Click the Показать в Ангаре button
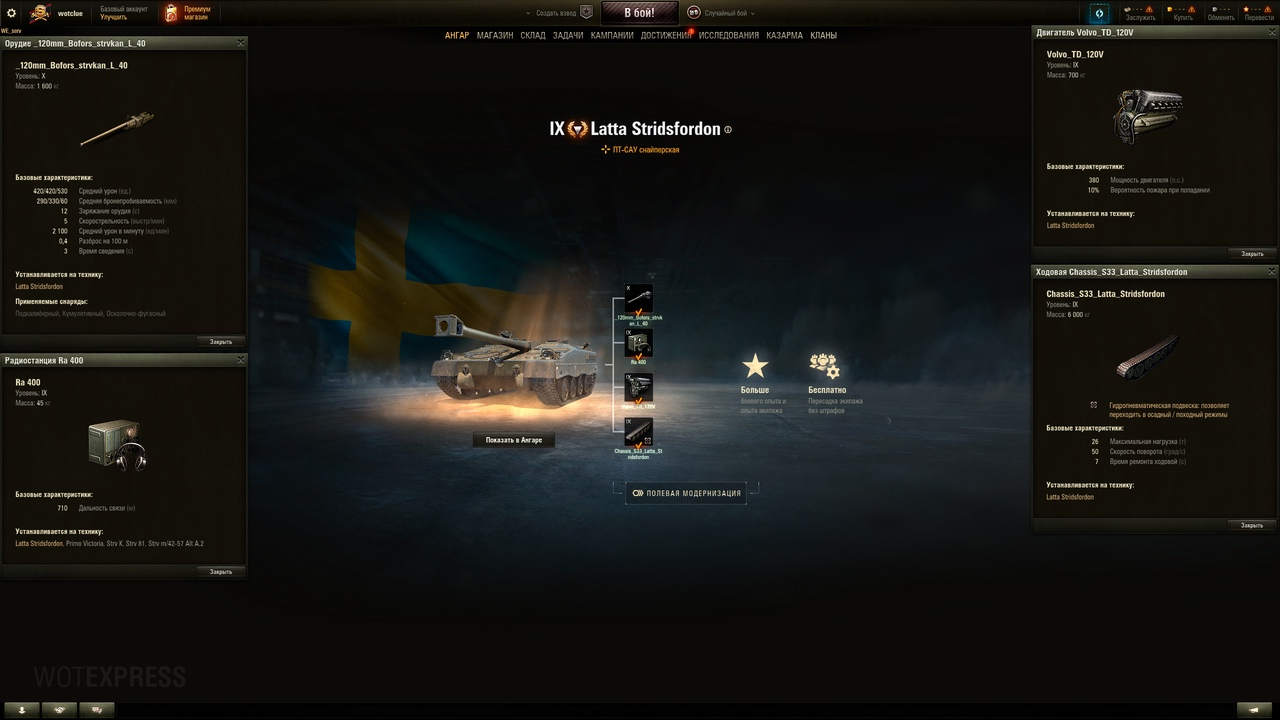Viewport: 1280px width, 720px height. pos(514,439)
